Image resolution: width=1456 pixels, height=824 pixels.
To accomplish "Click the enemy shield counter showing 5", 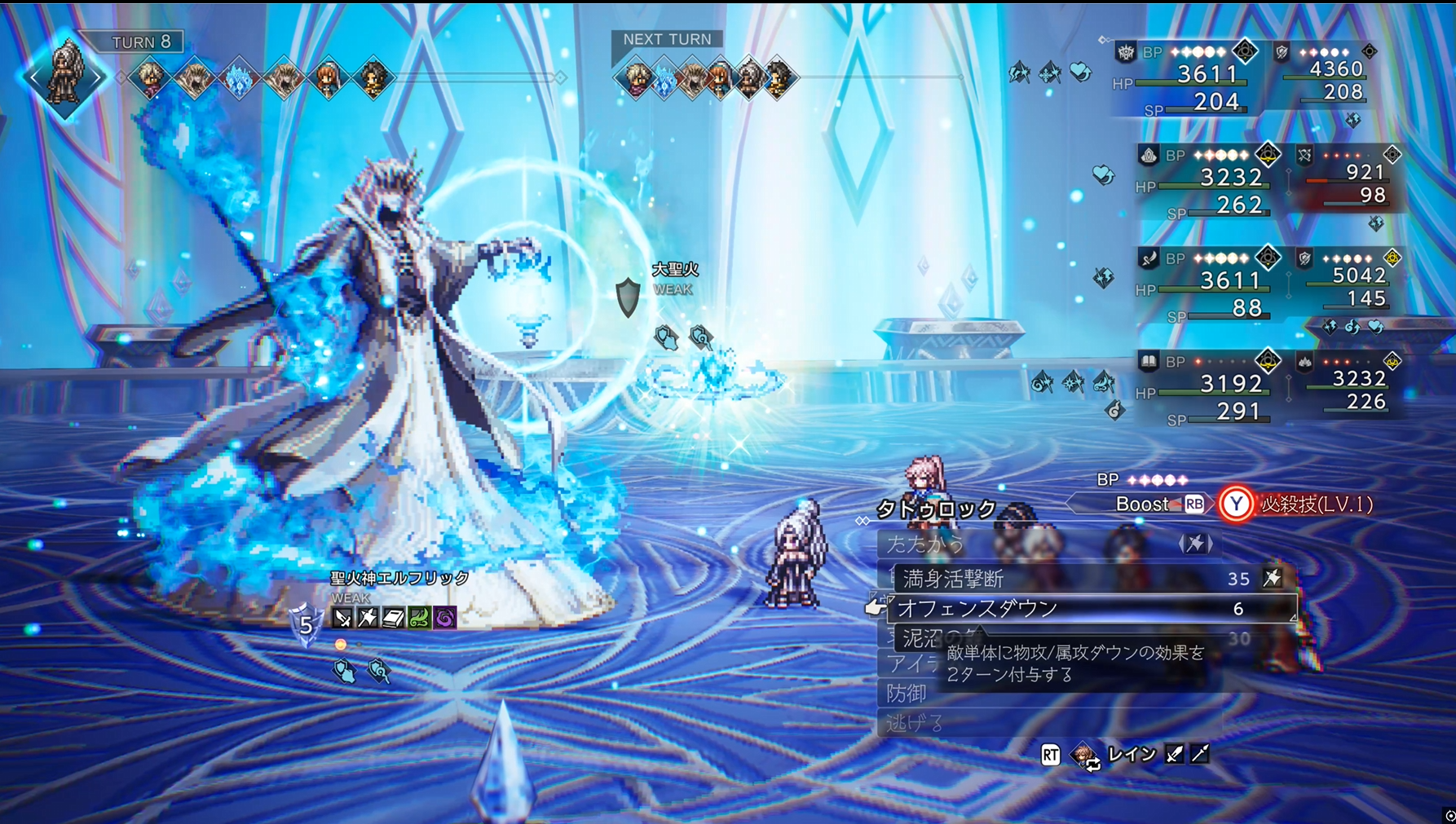I will tap(306, 624).
